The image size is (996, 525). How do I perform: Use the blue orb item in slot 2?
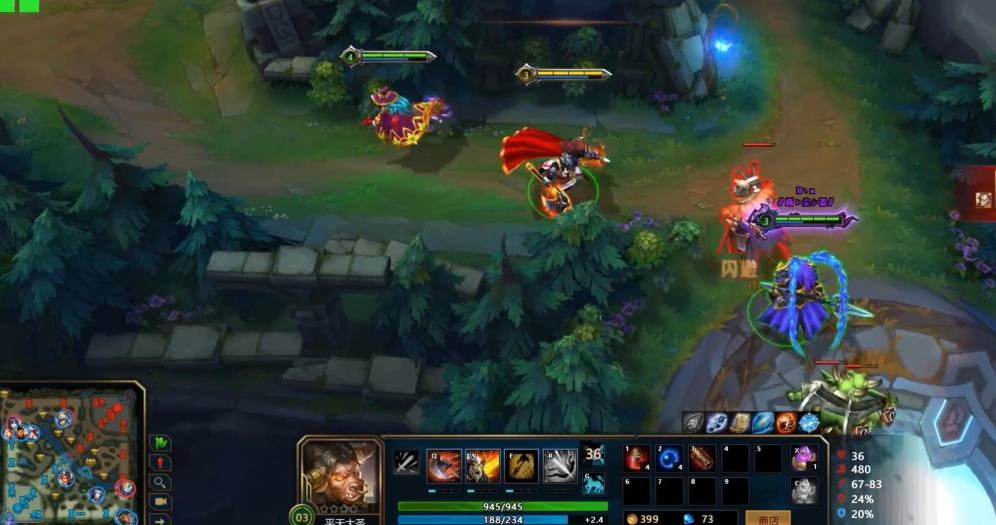coord(670,458)
